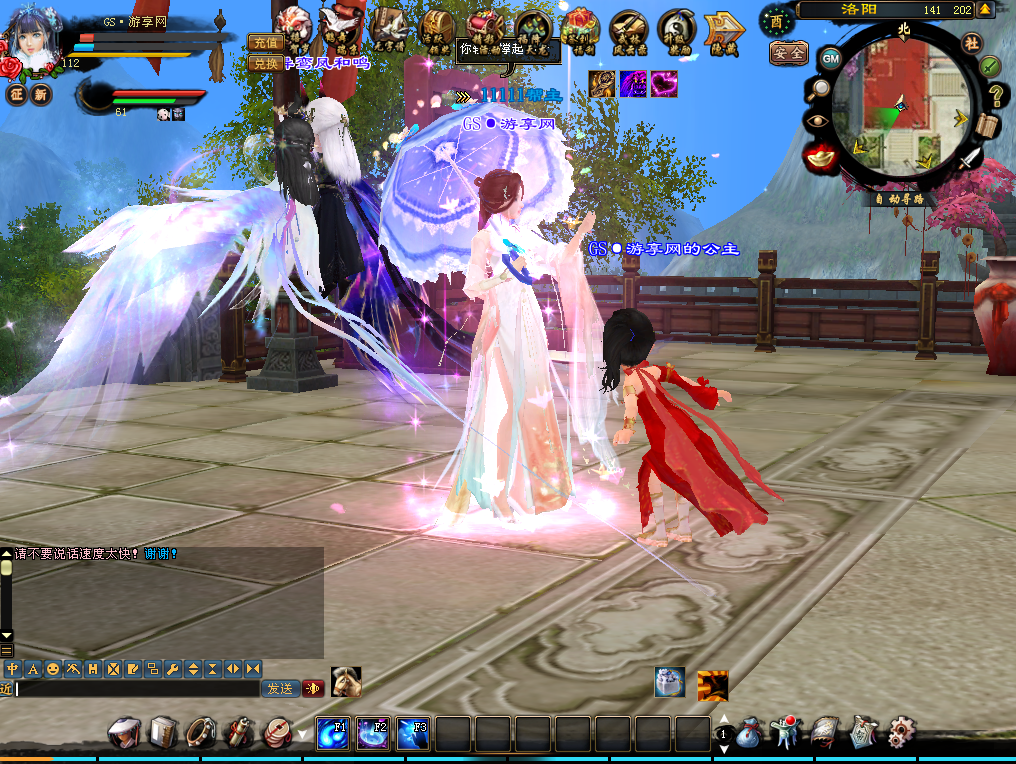Cast the F3 skill on hotbar
The image size is (1016, 764).
(x=412, y=733)
